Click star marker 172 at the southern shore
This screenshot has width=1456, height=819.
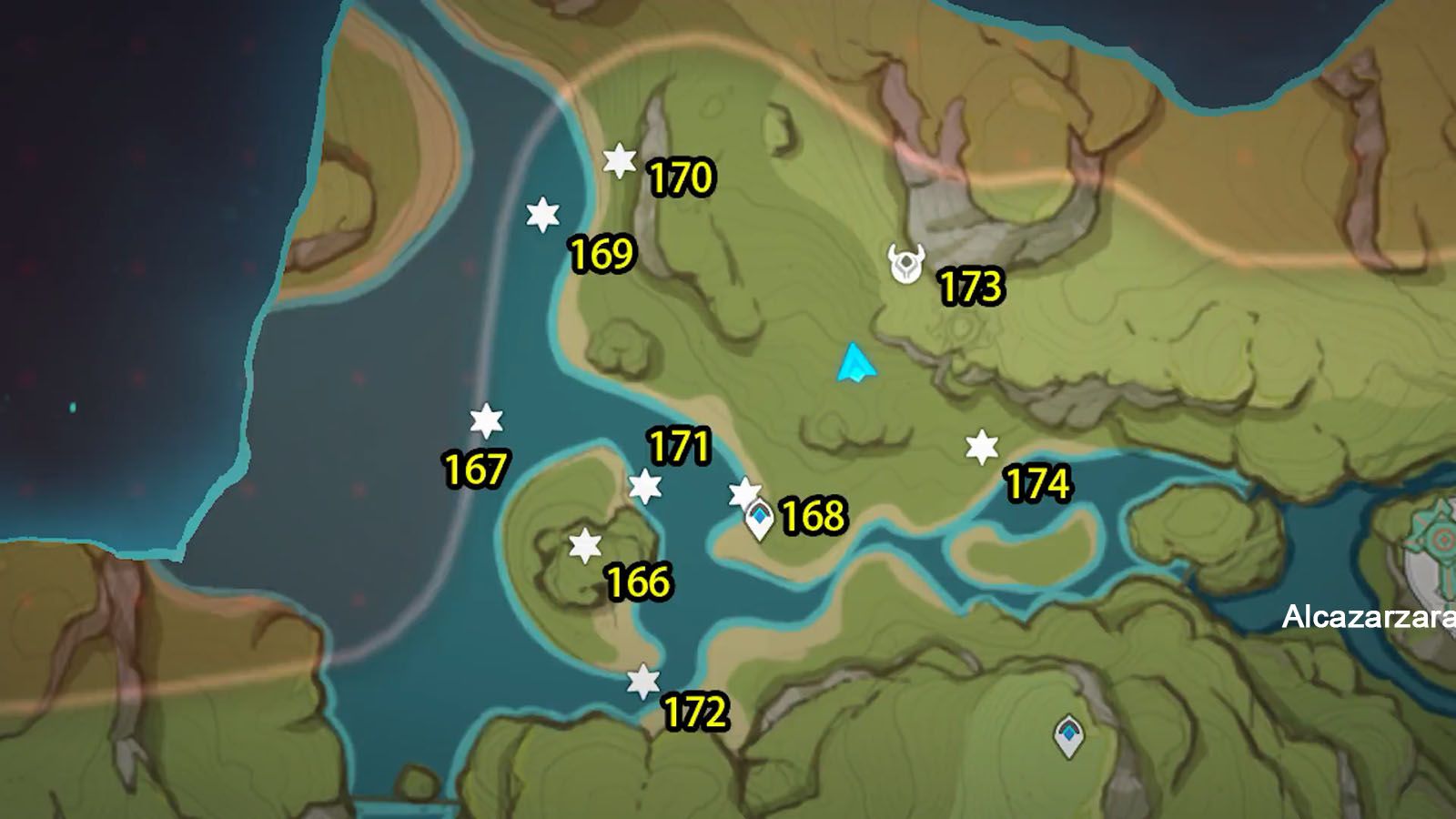(644, 680)
